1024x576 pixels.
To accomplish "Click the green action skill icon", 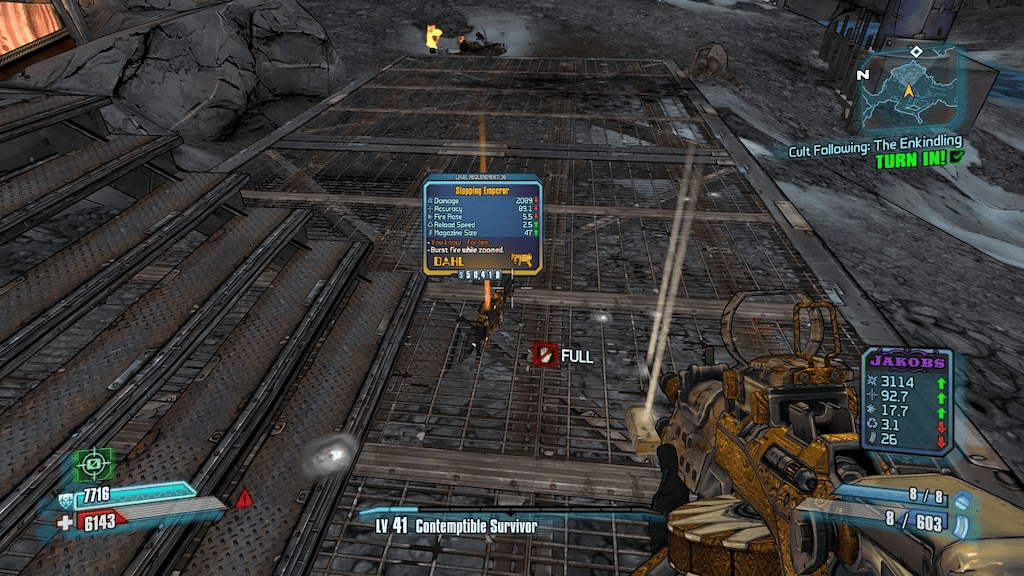I will (x=93, y=465).
